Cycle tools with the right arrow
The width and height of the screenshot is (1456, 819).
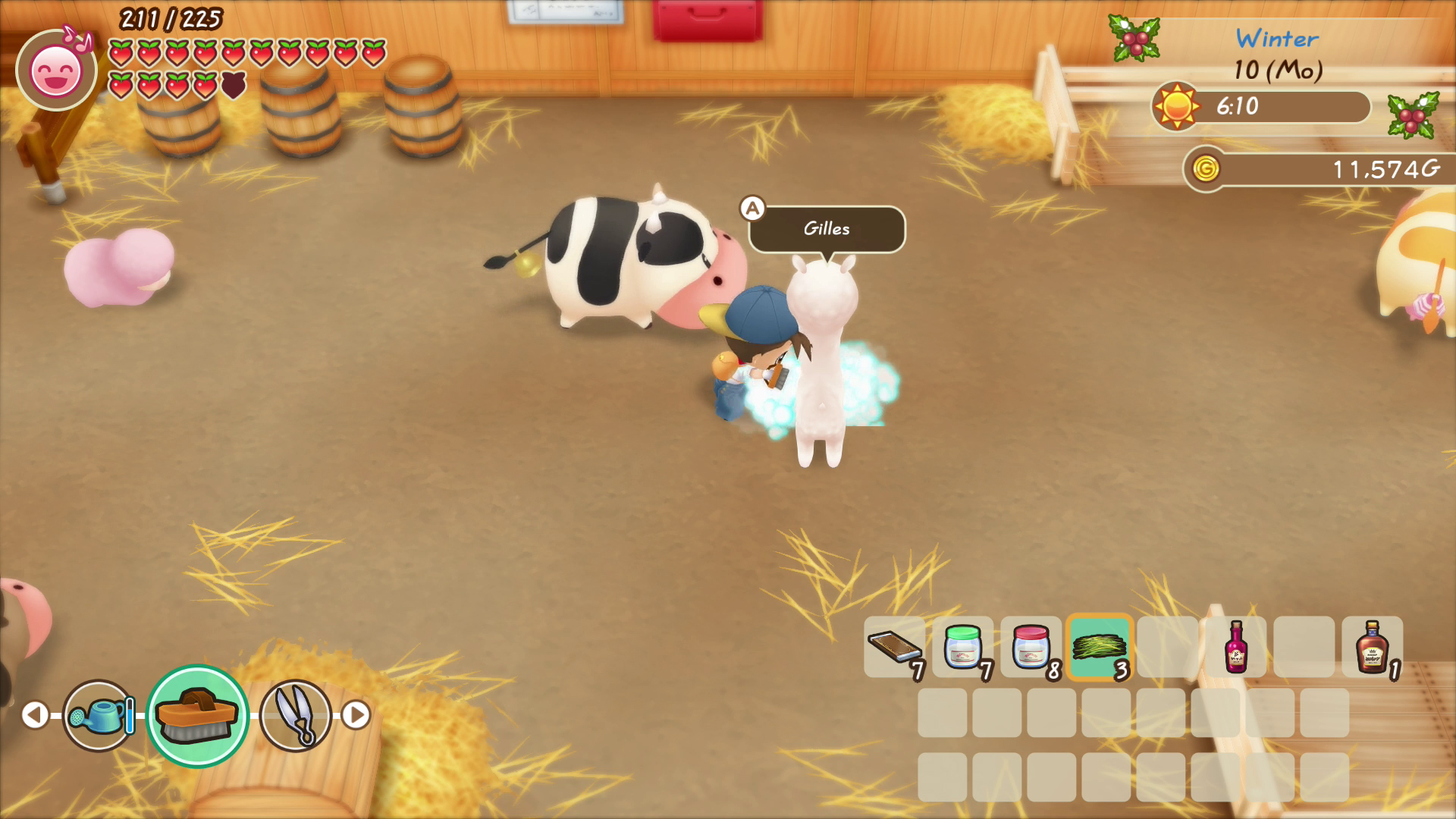pos(356,714)
